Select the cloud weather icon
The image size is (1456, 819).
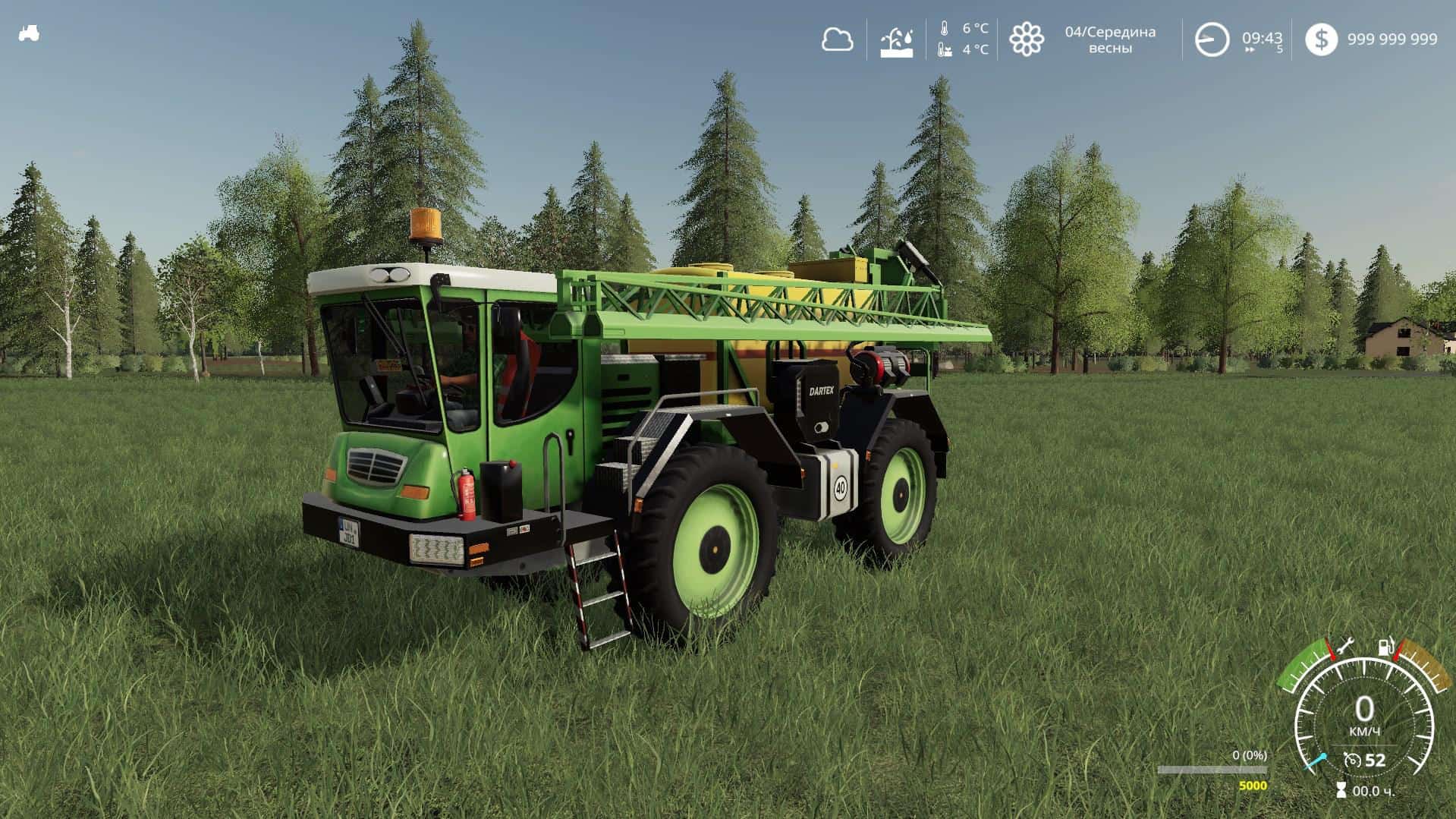pos(837,39)
